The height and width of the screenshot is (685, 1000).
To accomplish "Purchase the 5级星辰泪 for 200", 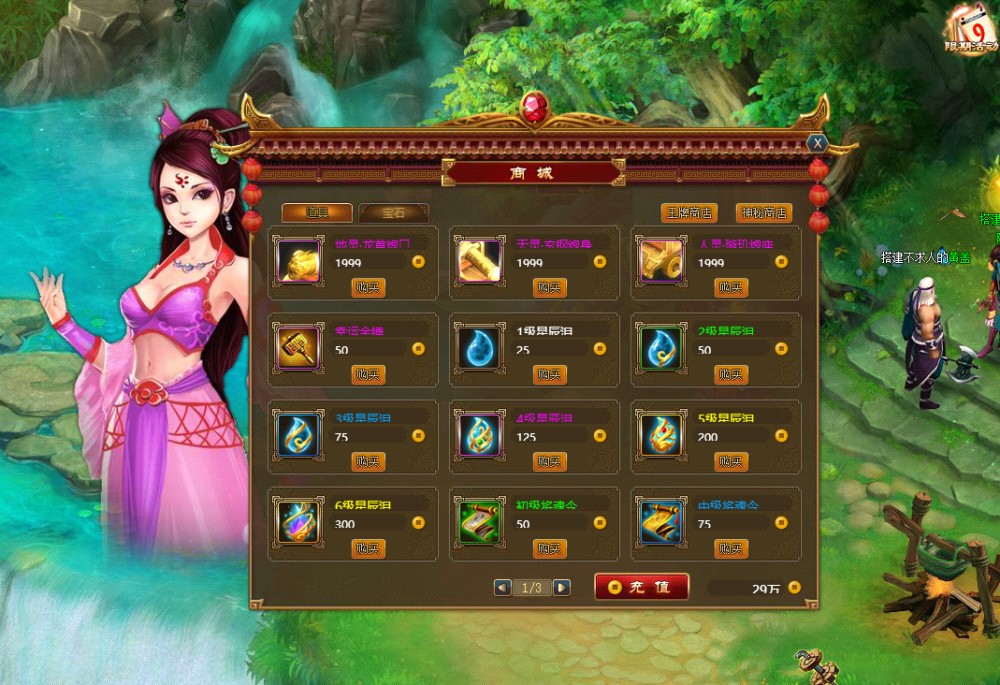I will pyautogui.click(x=731, y=462).
